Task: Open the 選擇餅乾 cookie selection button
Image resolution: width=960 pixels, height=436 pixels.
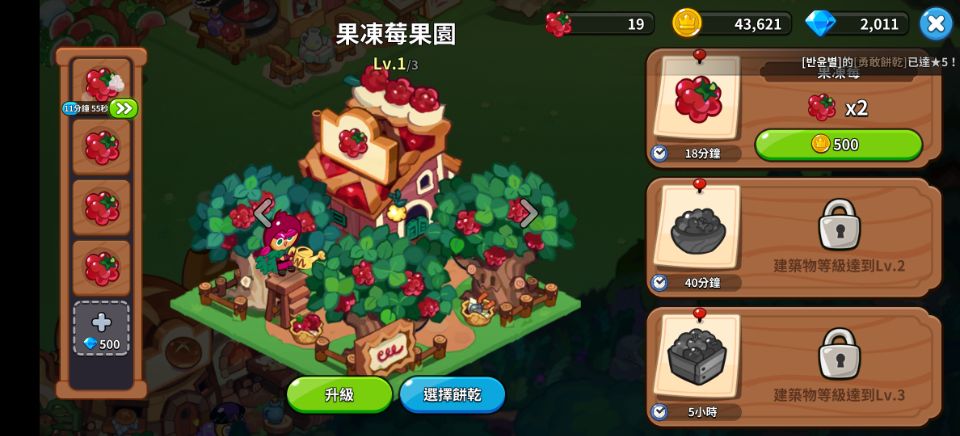Action: (452, 394)
